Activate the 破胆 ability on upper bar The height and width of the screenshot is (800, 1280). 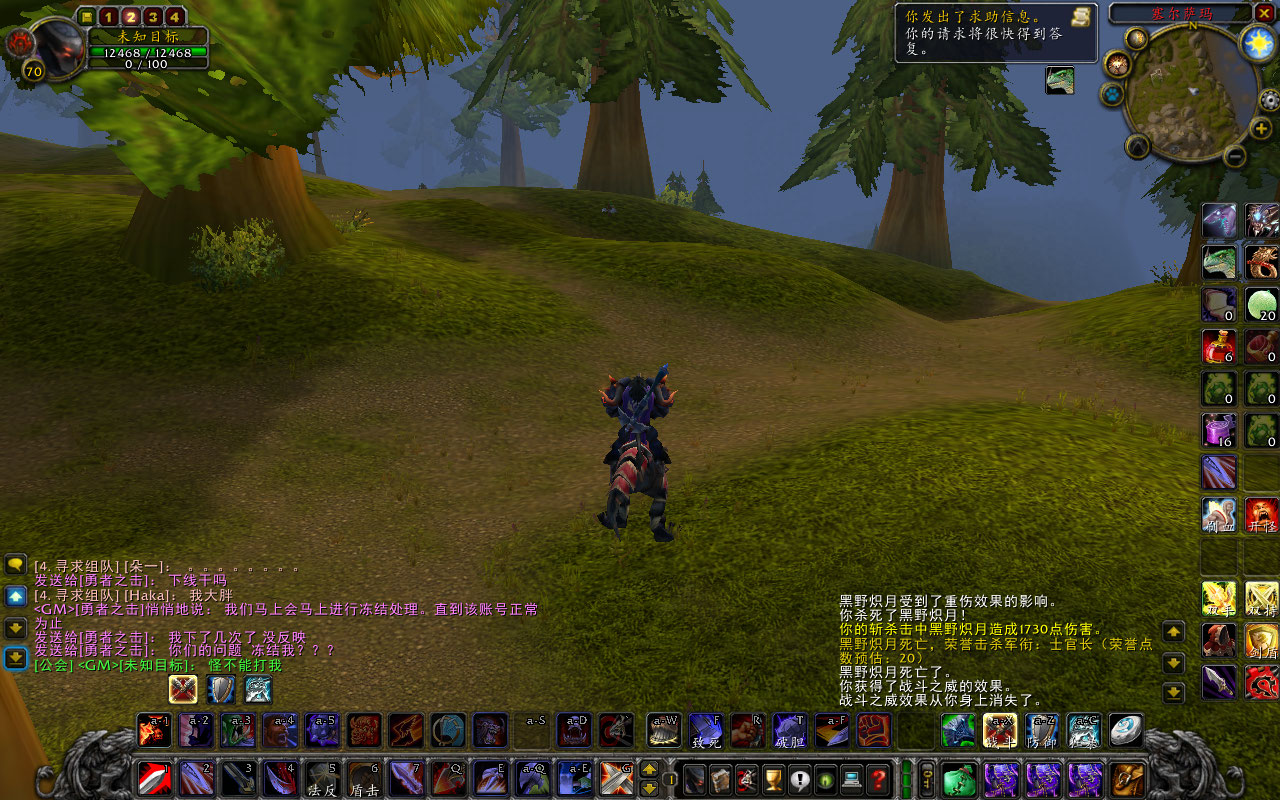tap(790, 730)
